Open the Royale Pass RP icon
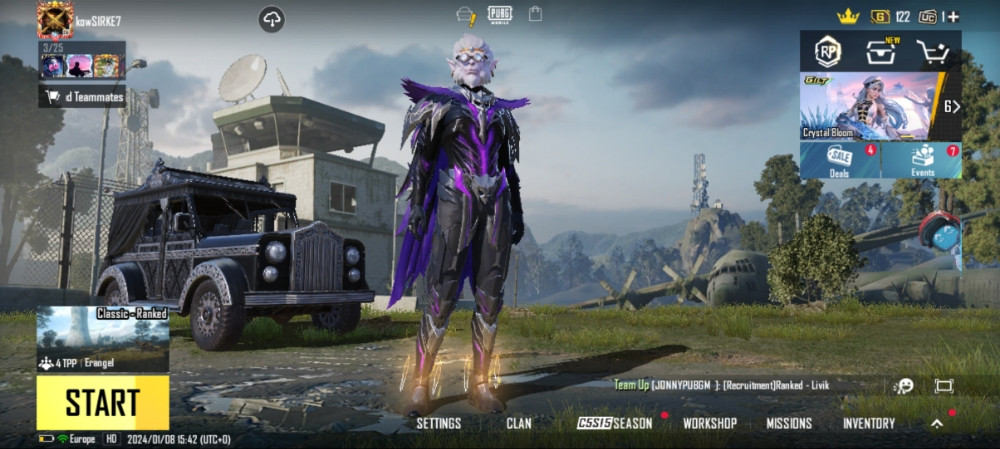 [x=827, y=52]
